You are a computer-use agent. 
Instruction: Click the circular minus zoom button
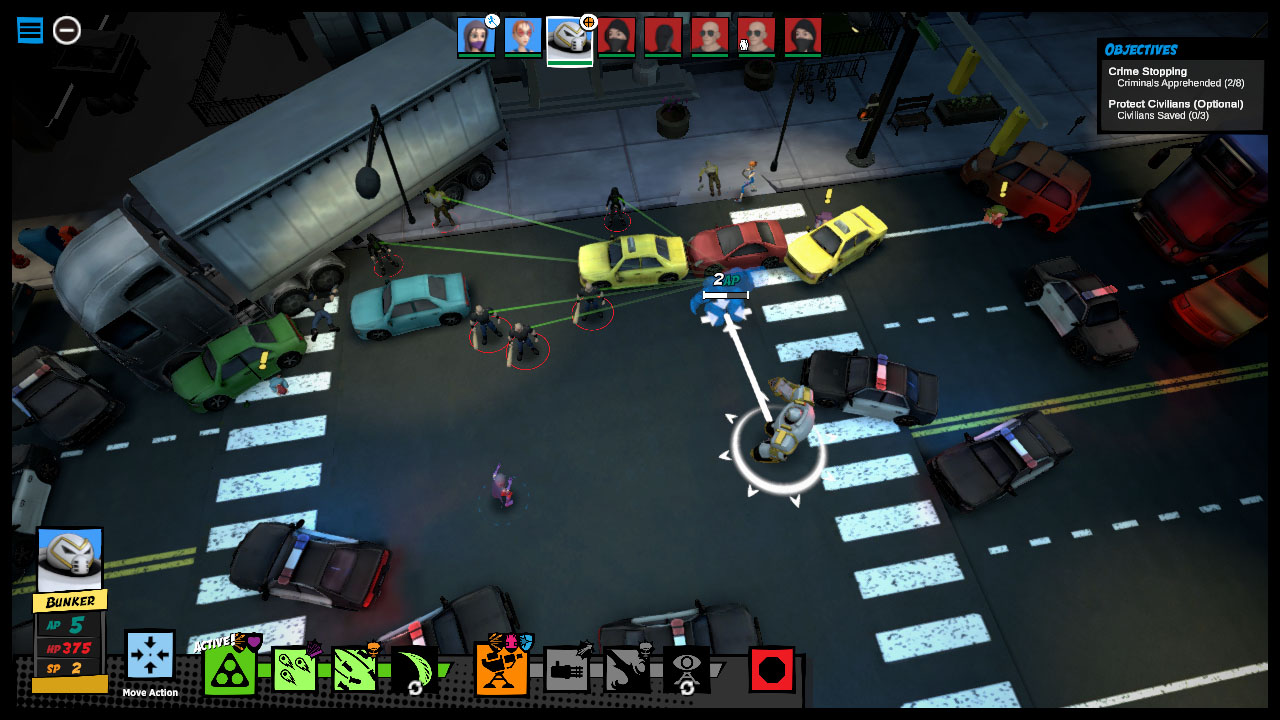[x=66, y=31]
